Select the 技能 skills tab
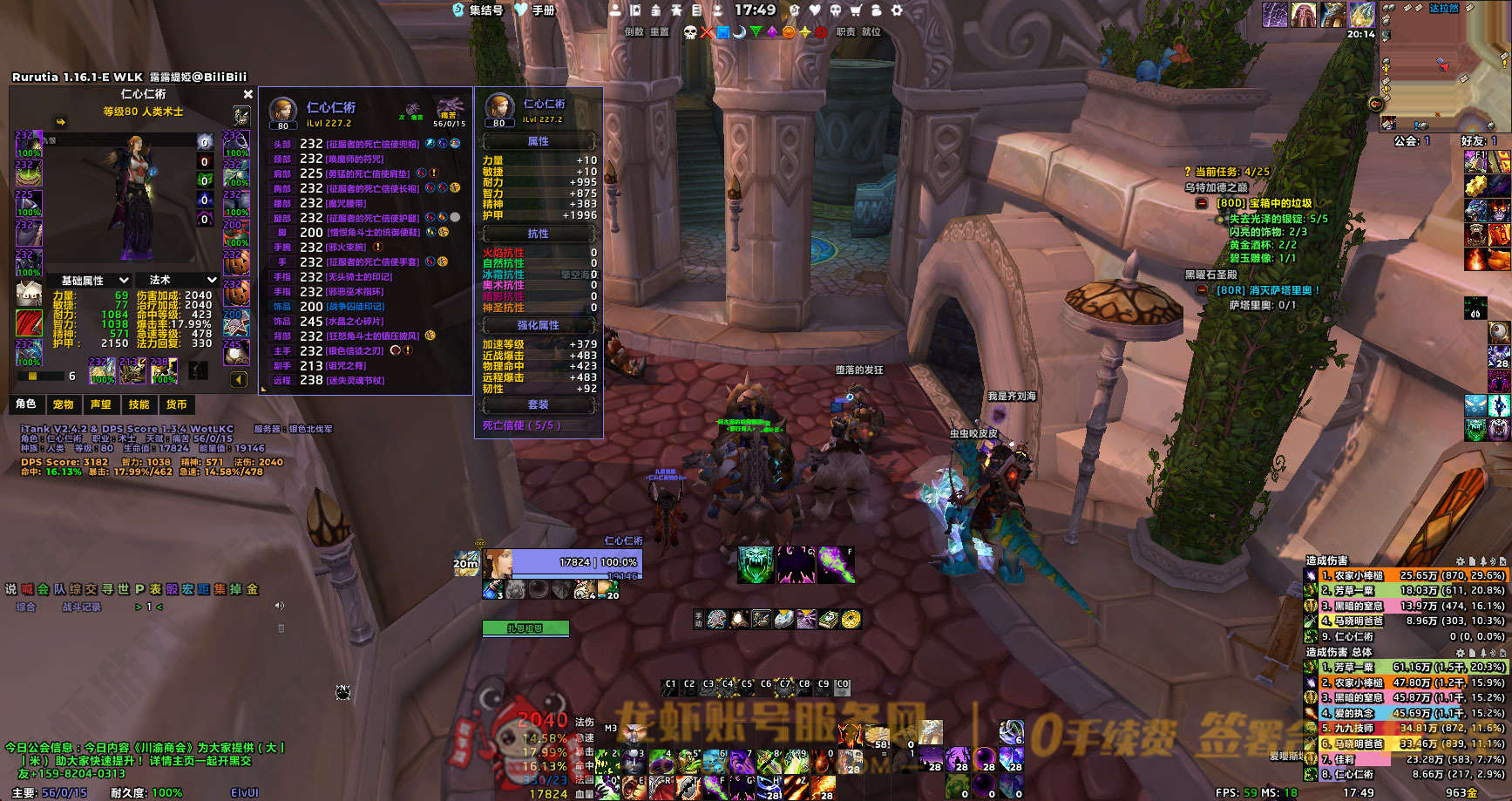The height and width of the screenshot is (801, 1512). tap(139, 404)
